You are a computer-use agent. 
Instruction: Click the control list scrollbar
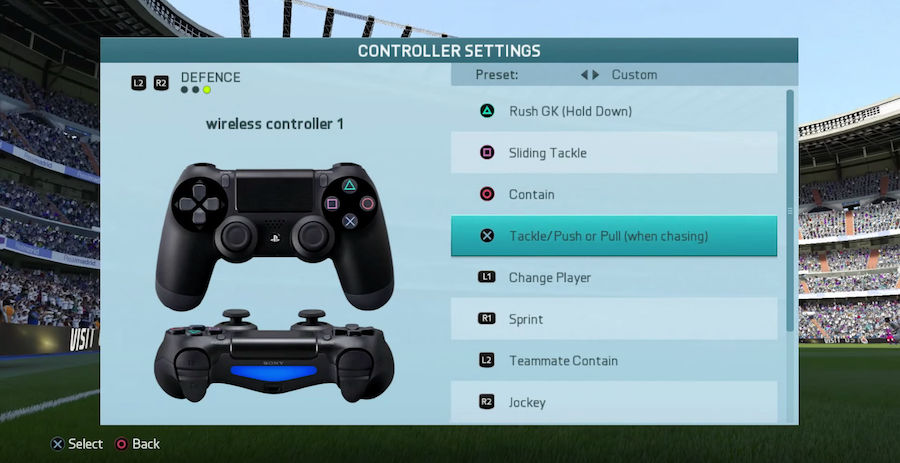click(x=790, y=210)
